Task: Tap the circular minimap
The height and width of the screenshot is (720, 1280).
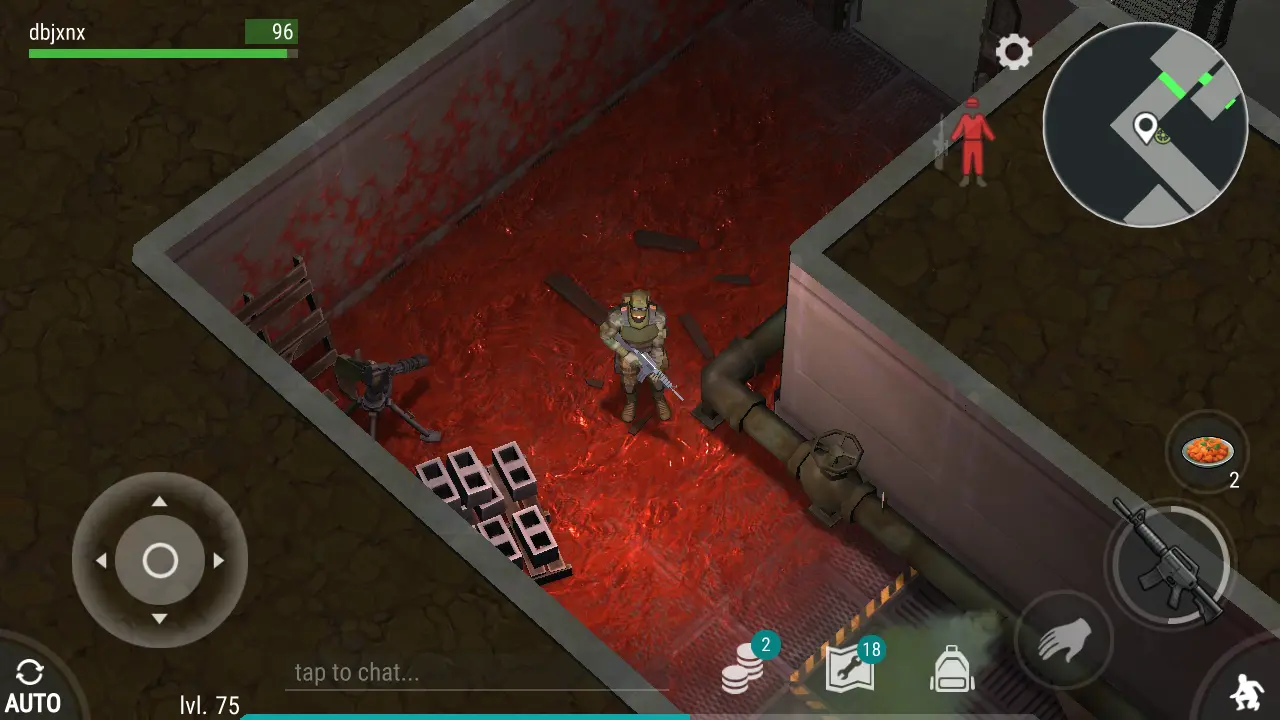Action: pyautogui.click(x=1145, y=125)
